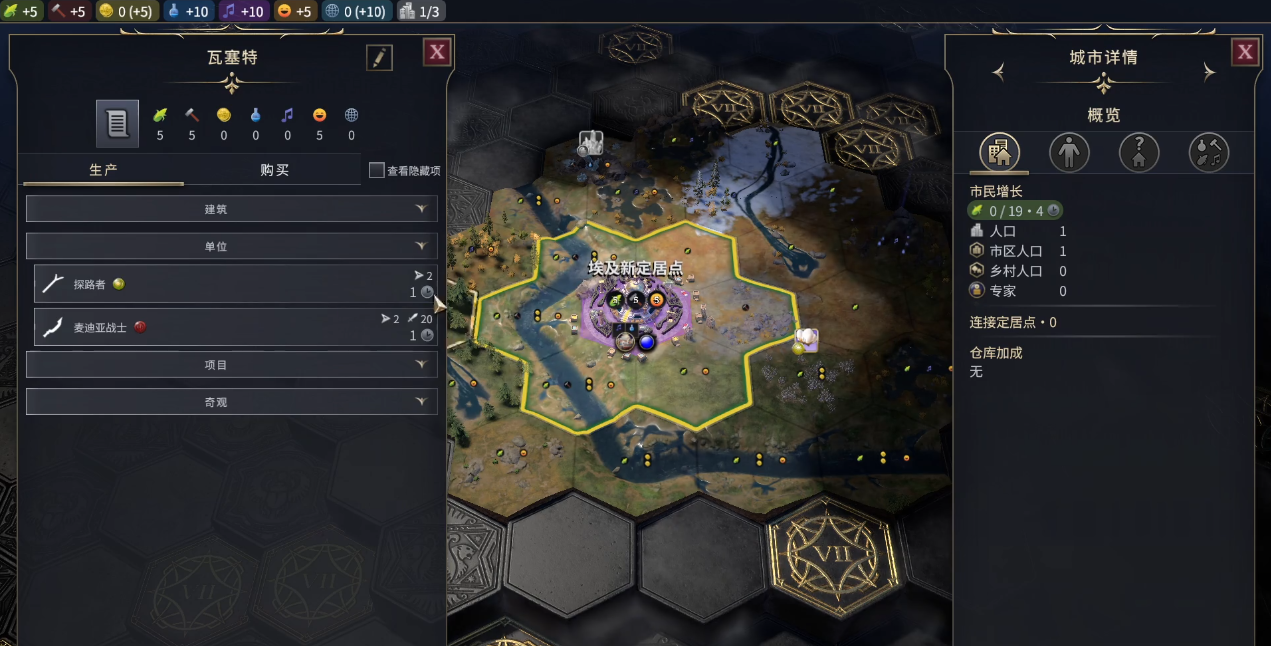1271x646 pixels.
Task: Expand the 奇观 category
Action: 231,402
